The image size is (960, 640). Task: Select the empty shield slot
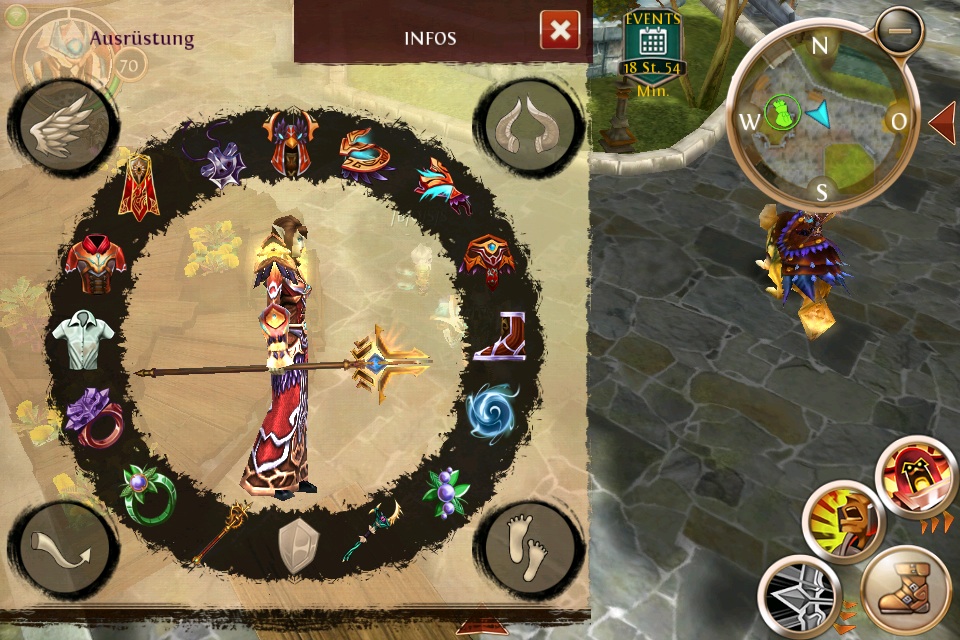(297, 547)
